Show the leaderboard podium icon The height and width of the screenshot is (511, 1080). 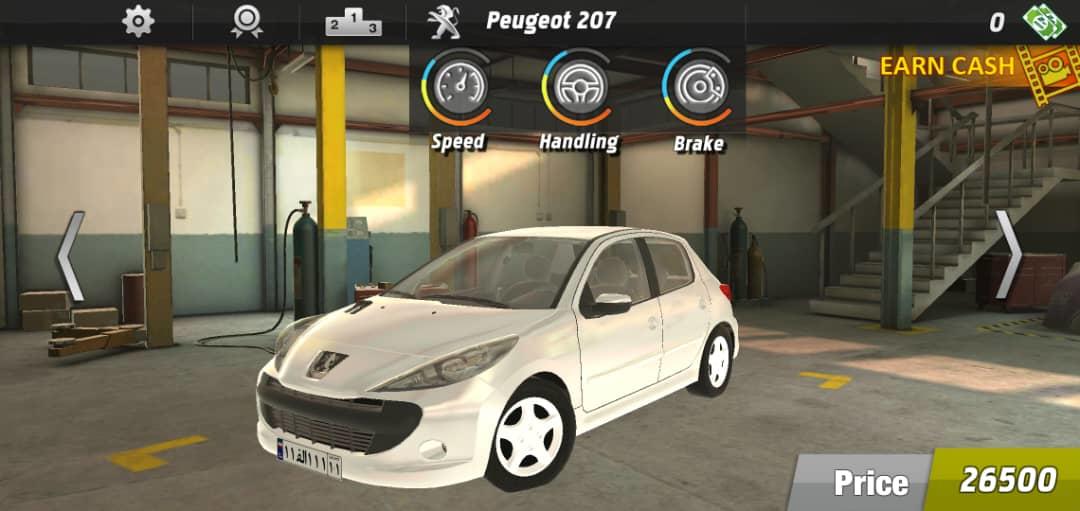click(353, 22)
